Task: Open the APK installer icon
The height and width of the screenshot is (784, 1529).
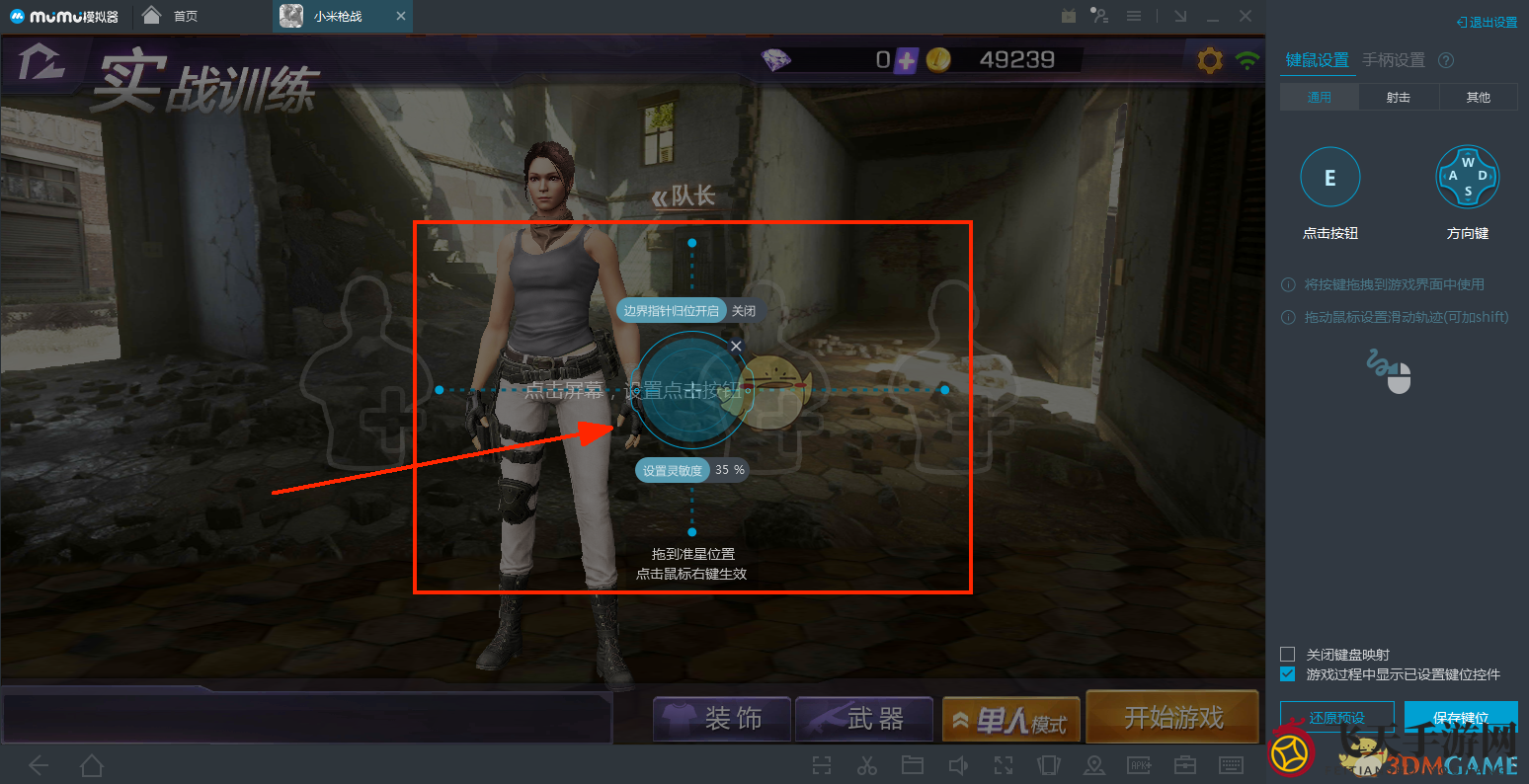Action: (1140, 765)
